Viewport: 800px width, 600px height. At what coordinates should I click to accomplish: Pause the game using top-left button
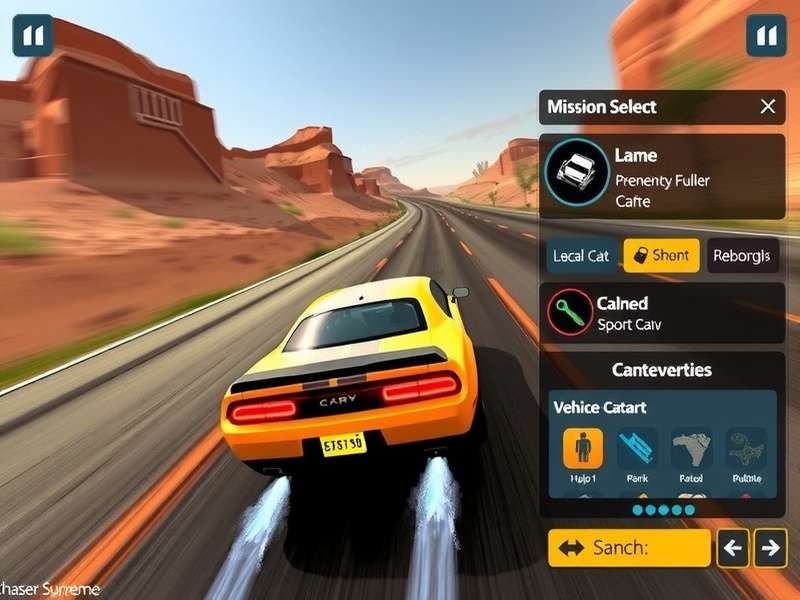click(33, 36)
